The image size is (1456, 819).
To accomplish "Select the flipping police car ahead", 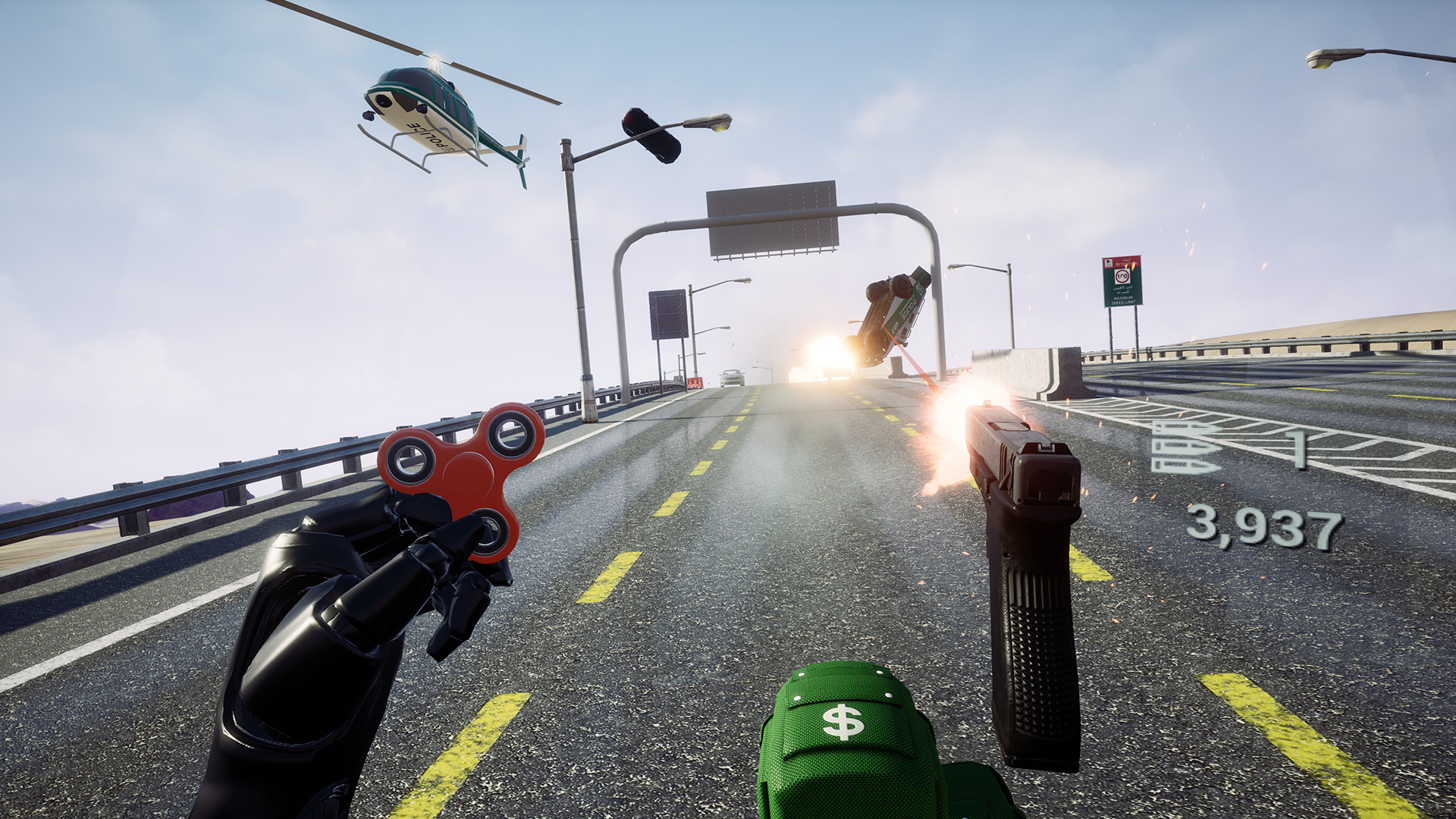I will coord(895,311).
